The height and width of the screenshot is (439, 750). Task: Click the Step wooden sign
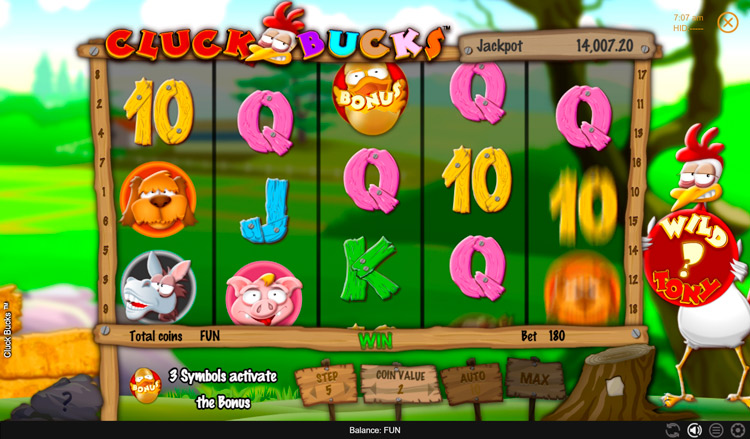326,384
